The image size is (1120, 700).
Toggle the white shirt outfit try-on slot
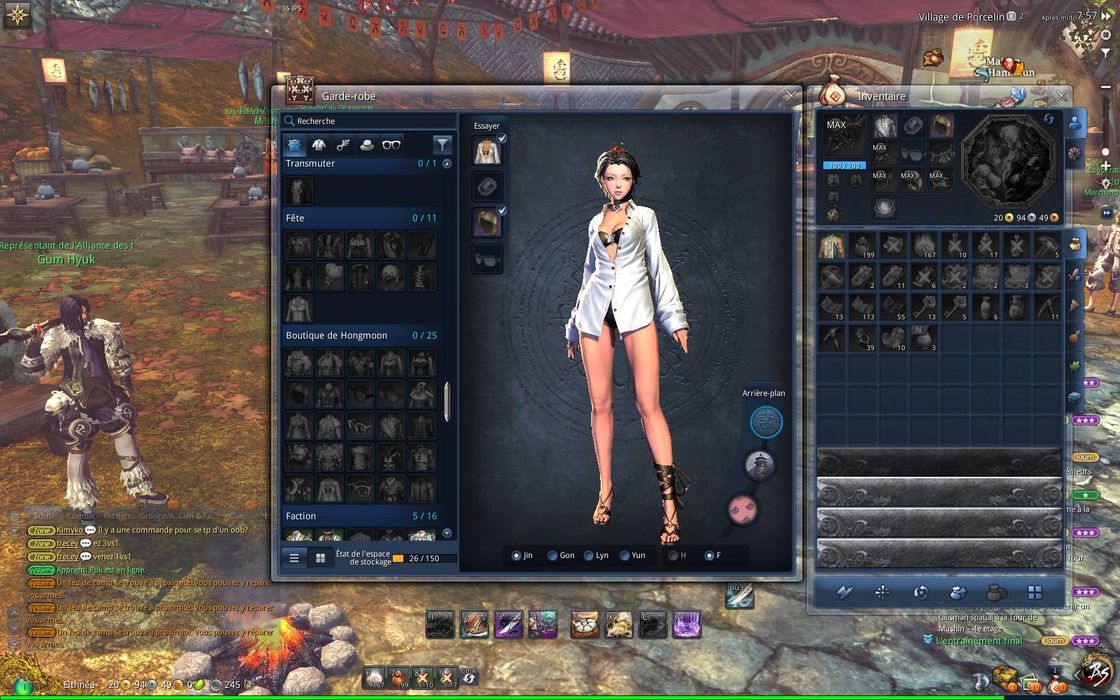(x=487, y=151)
